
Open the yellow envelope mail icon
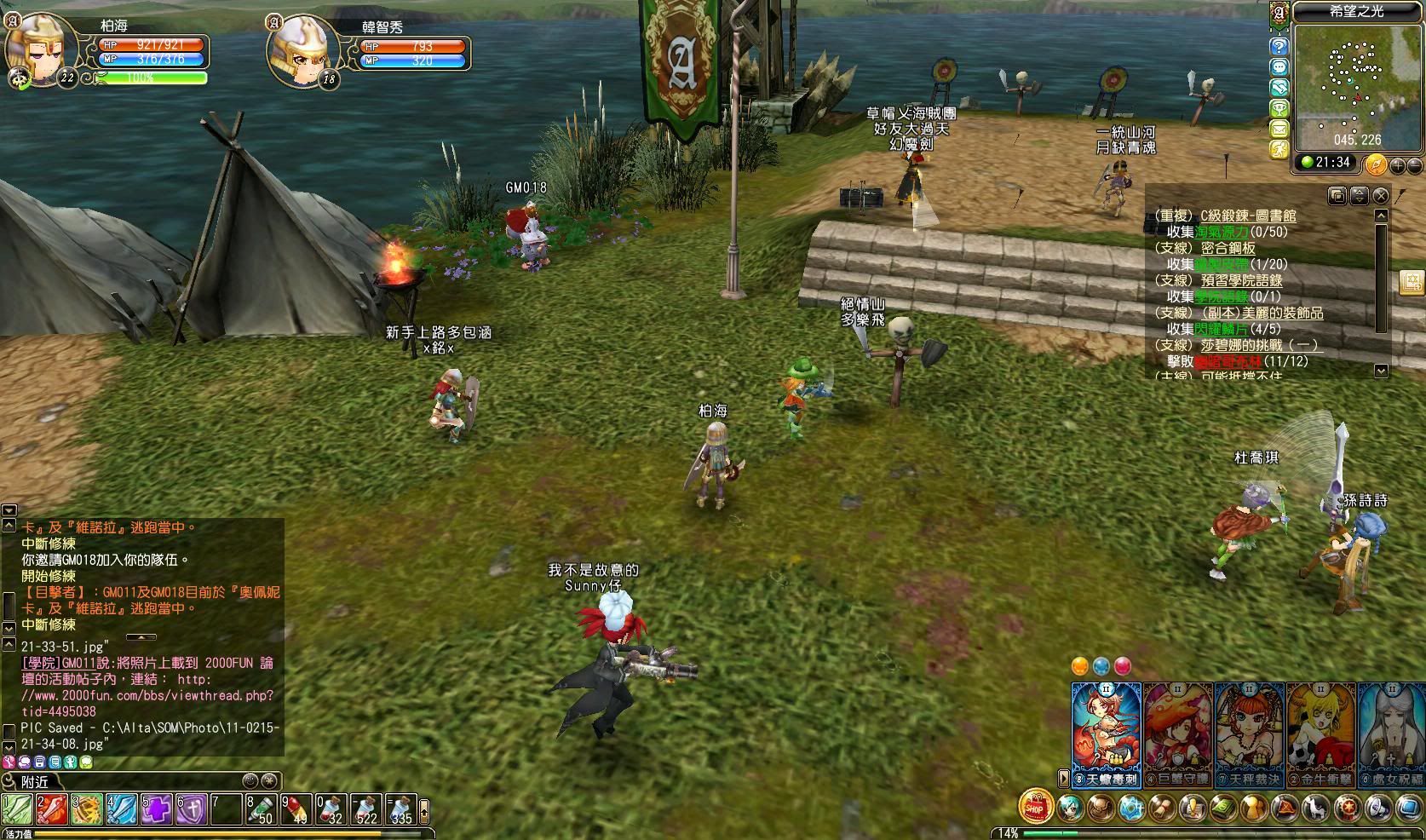pos(1279,129)
